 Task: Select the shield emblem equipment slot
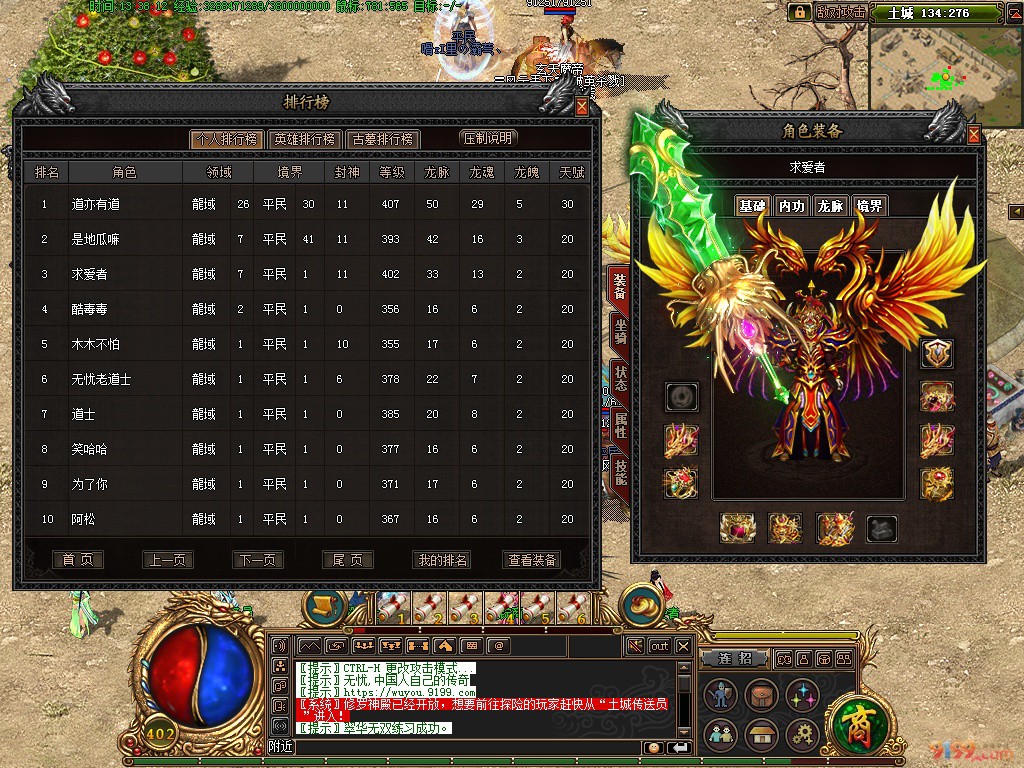[937, 353]
